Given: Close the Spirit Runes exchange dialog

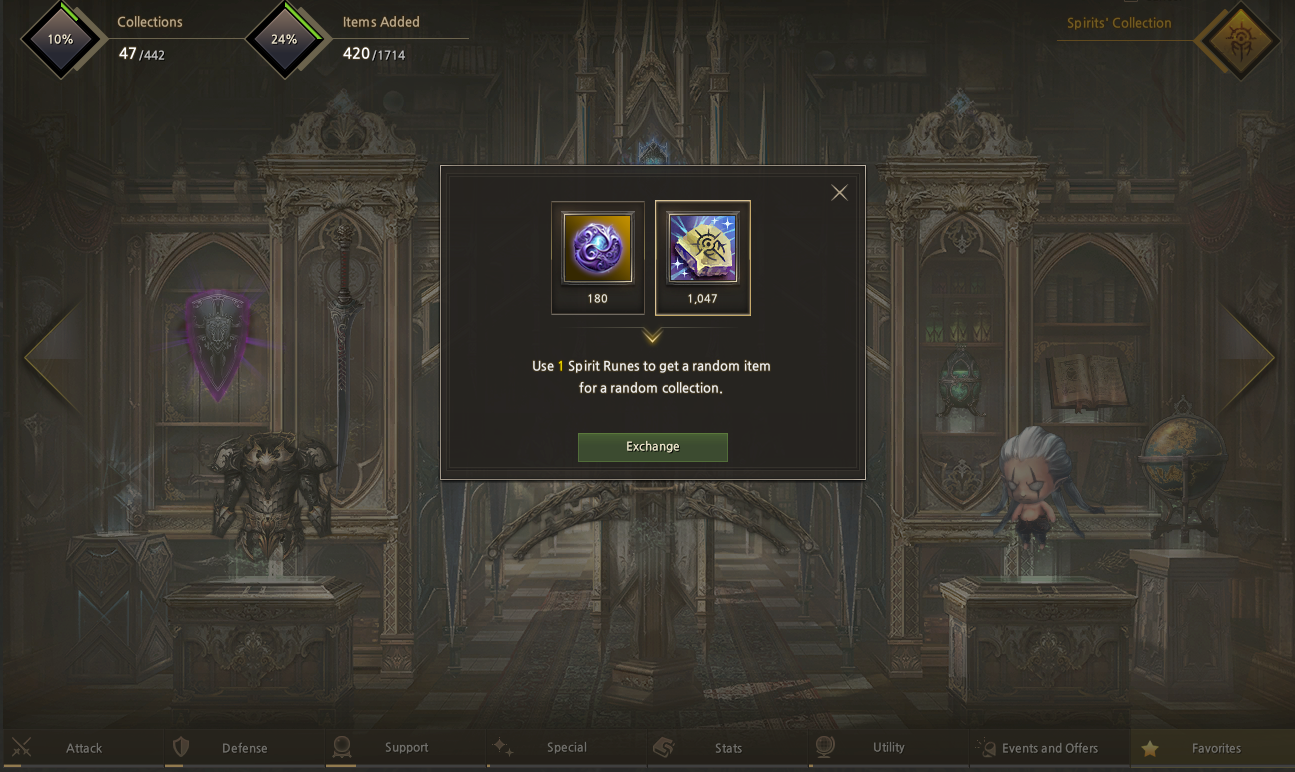Looking at the screenshot, I should [839, 193].
